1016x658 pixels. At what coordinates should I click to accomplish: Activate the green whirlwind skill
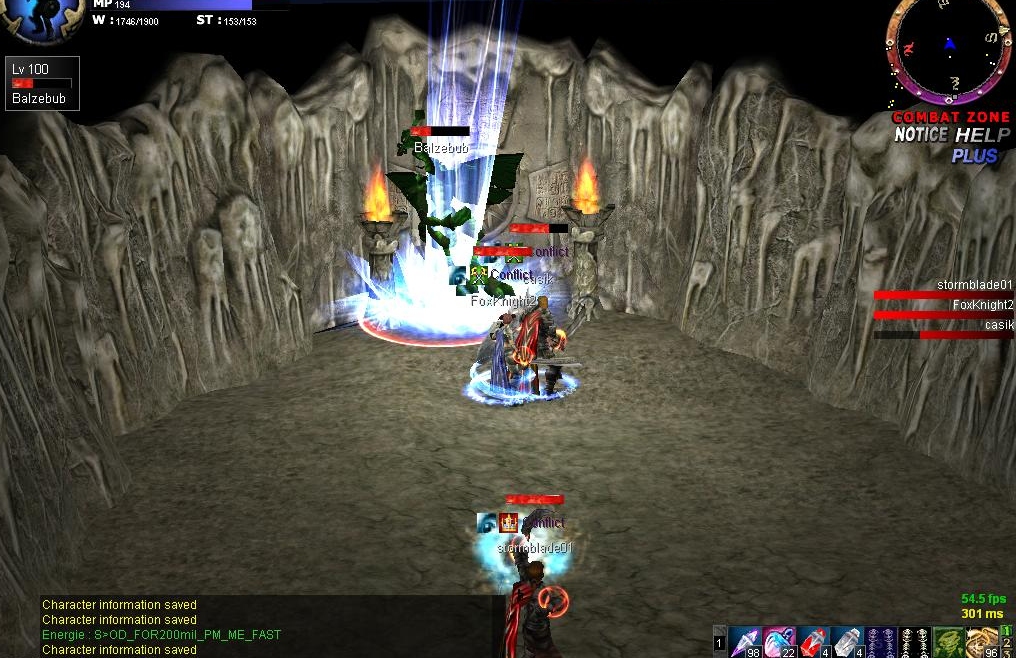(x=948, y=641)
